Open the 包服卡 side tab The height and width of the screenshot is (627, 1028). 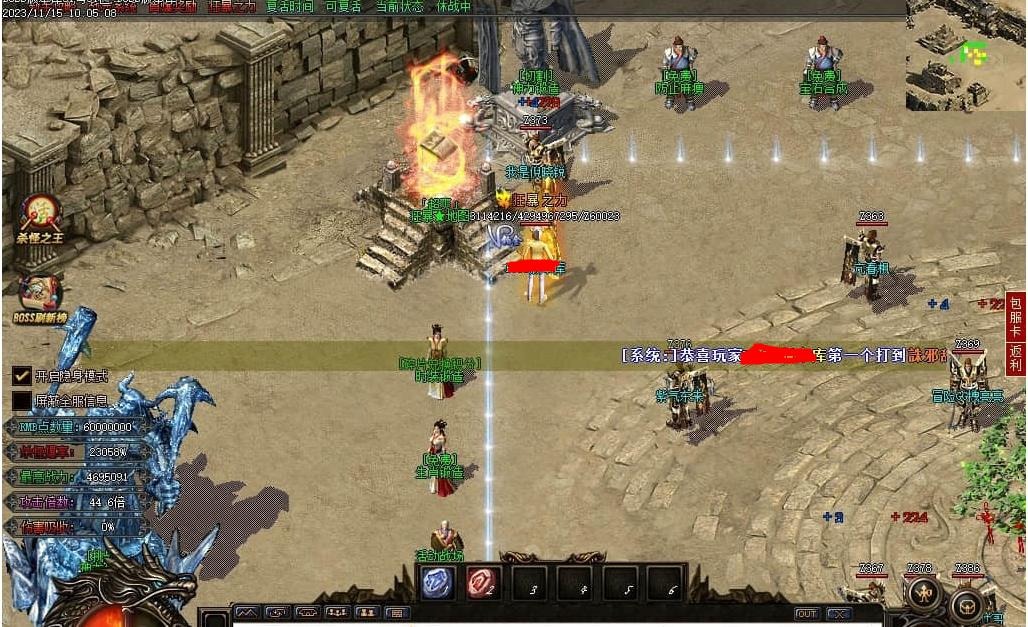click(1015, 316)
